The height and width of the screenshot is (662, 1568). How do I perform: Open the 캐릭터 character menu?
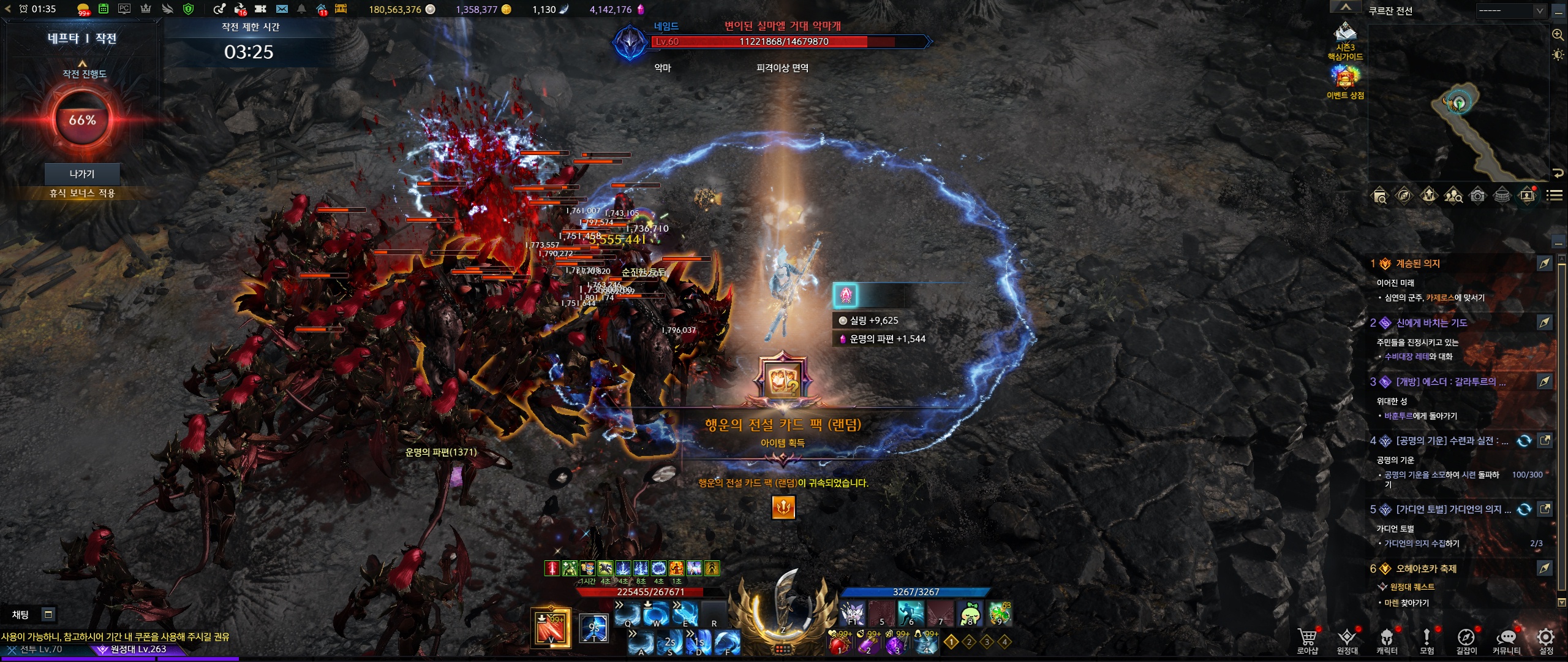(1387, 640)
